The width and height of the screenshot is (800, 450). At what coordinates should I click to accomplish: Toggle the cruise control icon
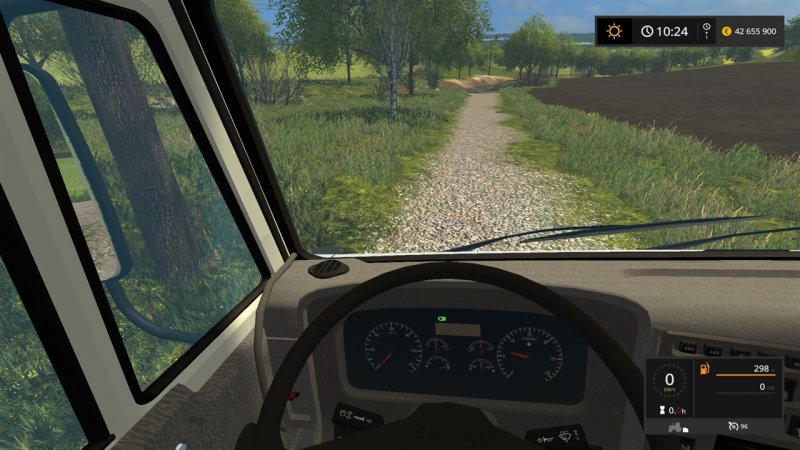pos(733,428)
